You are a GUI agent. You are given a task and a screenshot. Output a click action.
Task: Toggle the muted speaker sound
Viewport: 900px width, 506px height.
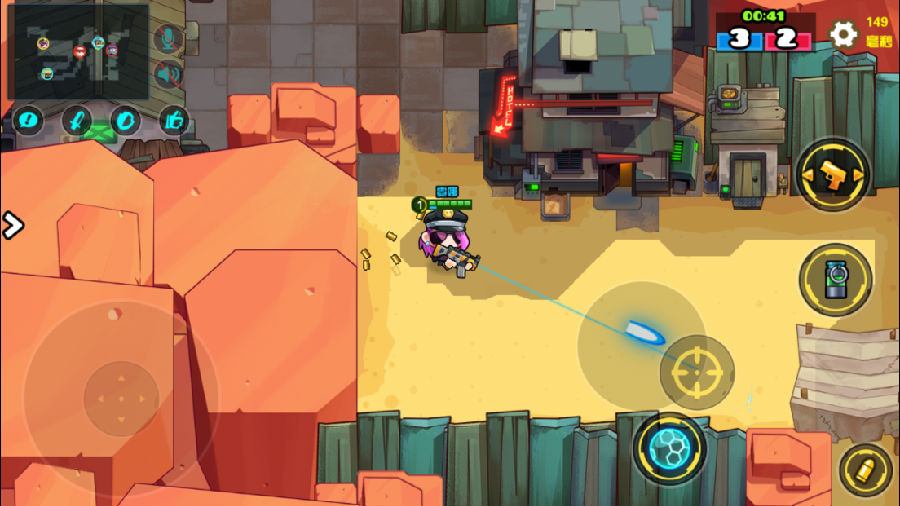pyautogui.click(x=168, y=74)
